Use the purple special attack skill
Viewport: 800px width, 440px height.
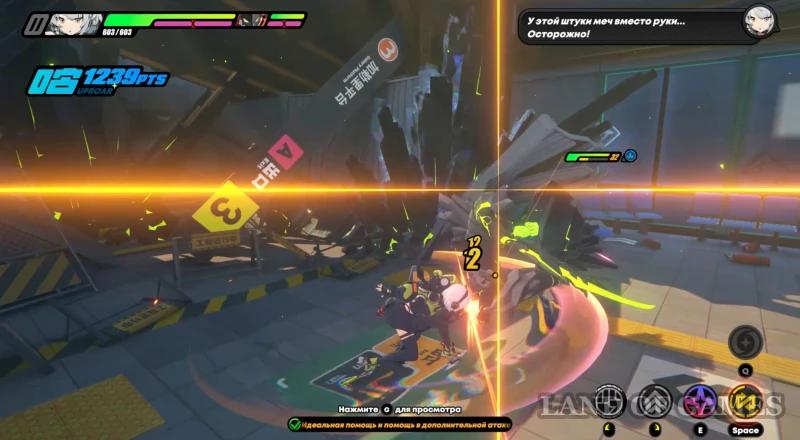(698, 401)
